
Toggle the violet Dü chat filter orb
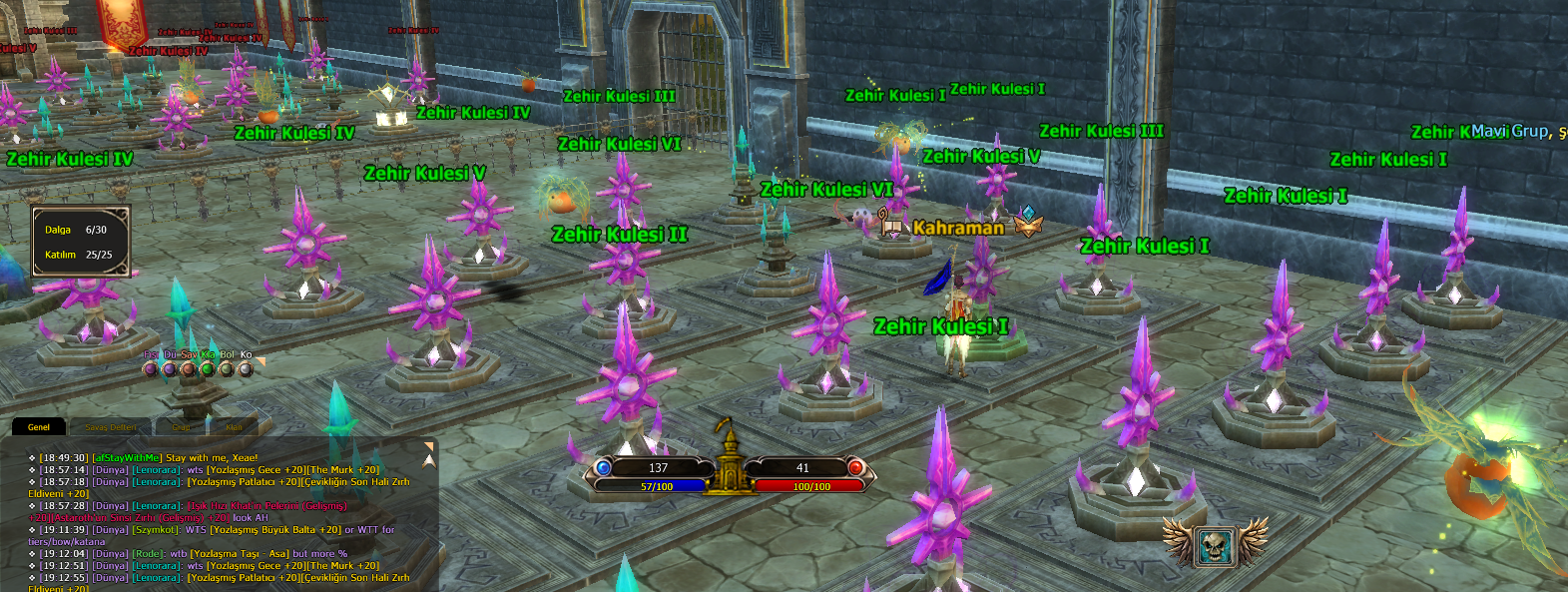(170, 369)
